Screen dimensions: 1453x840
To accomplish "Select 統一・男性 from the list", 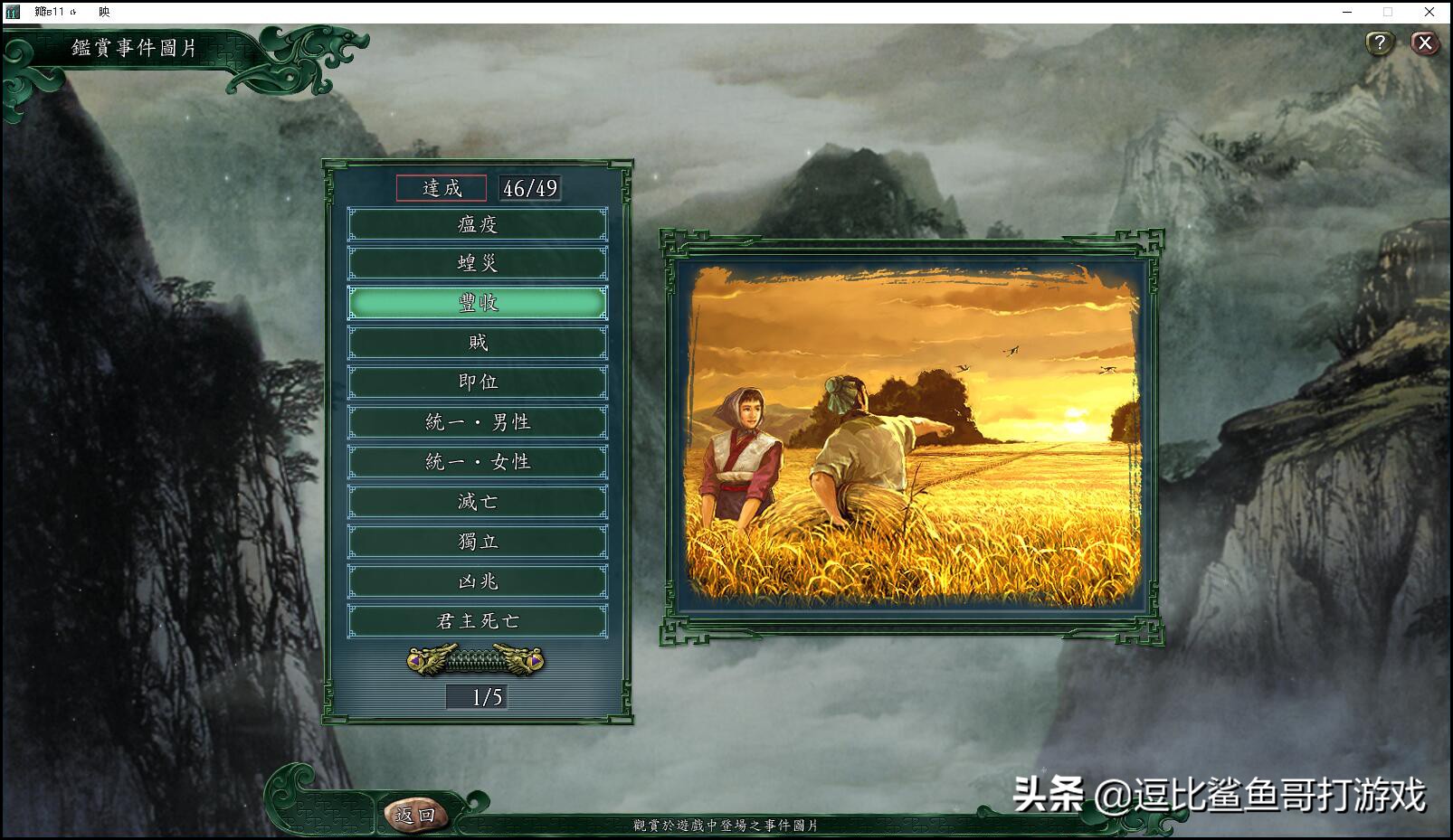I will 478,422.
